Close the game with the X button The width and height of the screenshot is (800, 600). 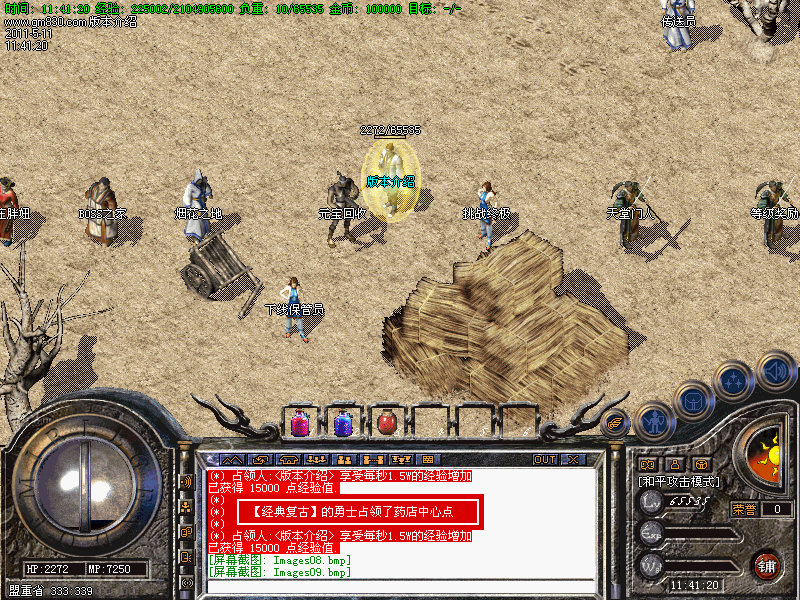point(573,459)
